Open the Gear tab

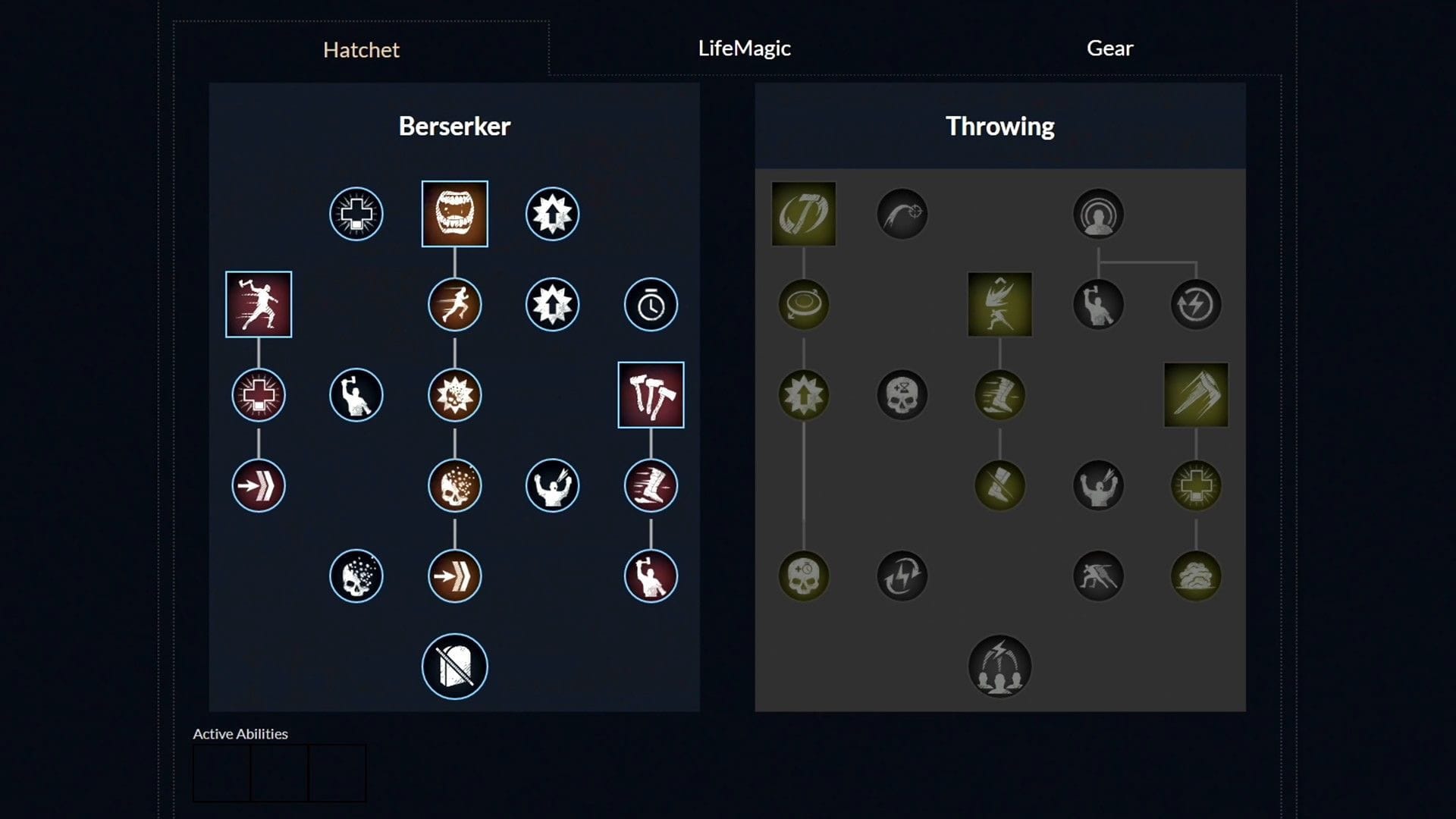pos(1109,48)
